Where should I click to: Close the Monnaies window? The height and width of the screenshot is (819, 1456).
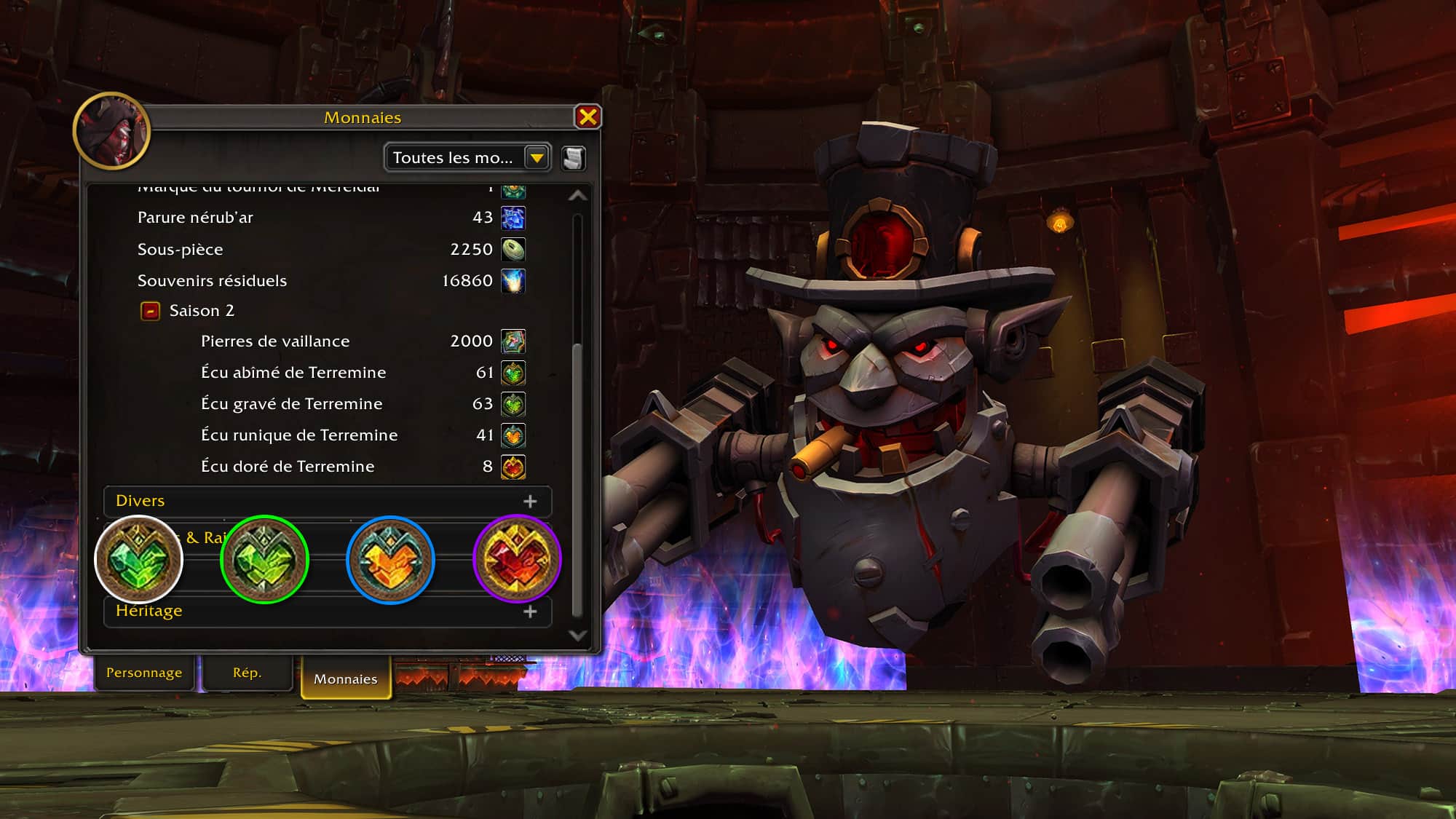pos(587,117)
